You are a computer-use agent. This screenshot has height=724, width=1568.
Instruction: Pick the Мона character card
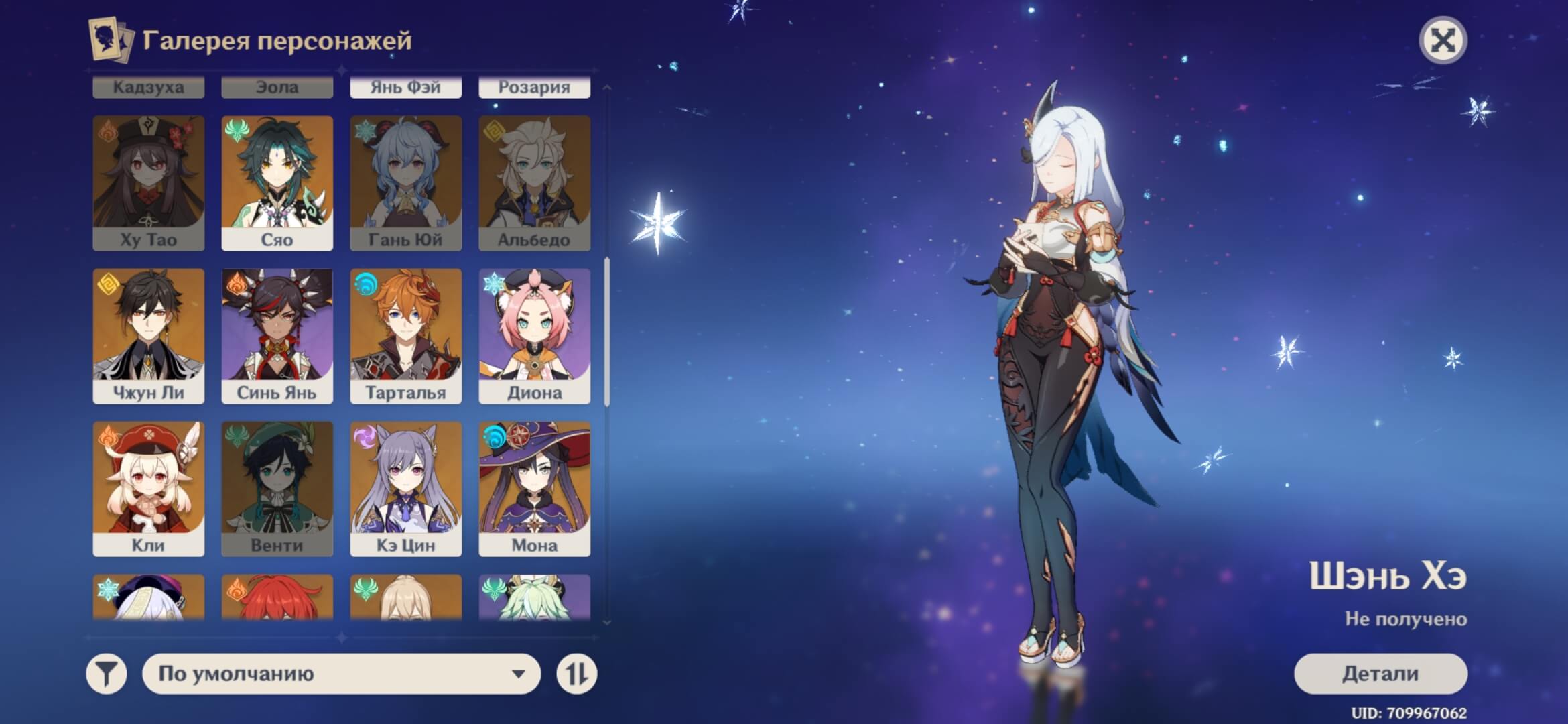pos(534,489)
